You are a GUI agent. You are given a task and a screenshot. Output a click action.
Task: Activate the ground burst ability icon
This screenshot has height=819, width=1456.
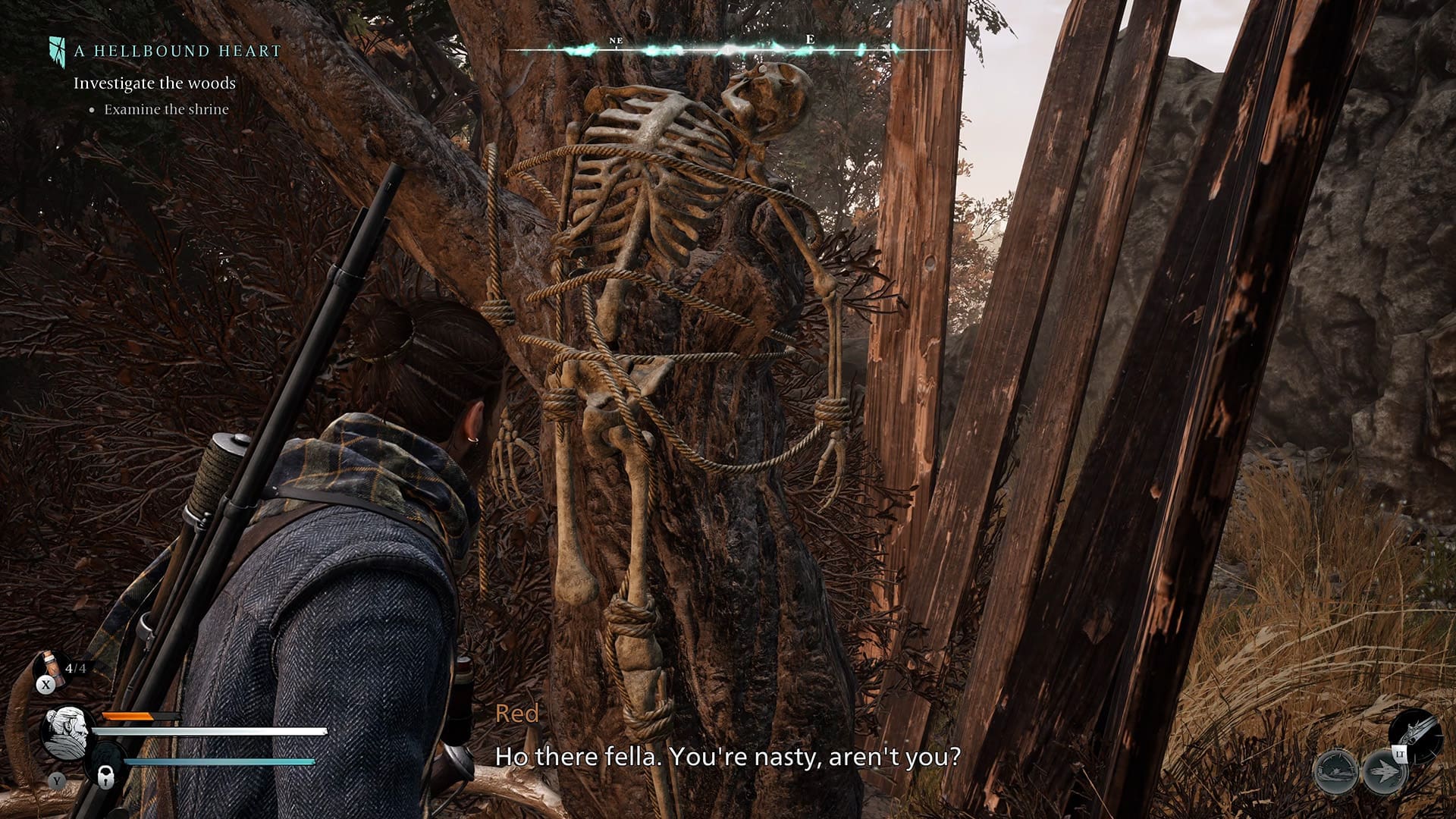pos(1335,771)
